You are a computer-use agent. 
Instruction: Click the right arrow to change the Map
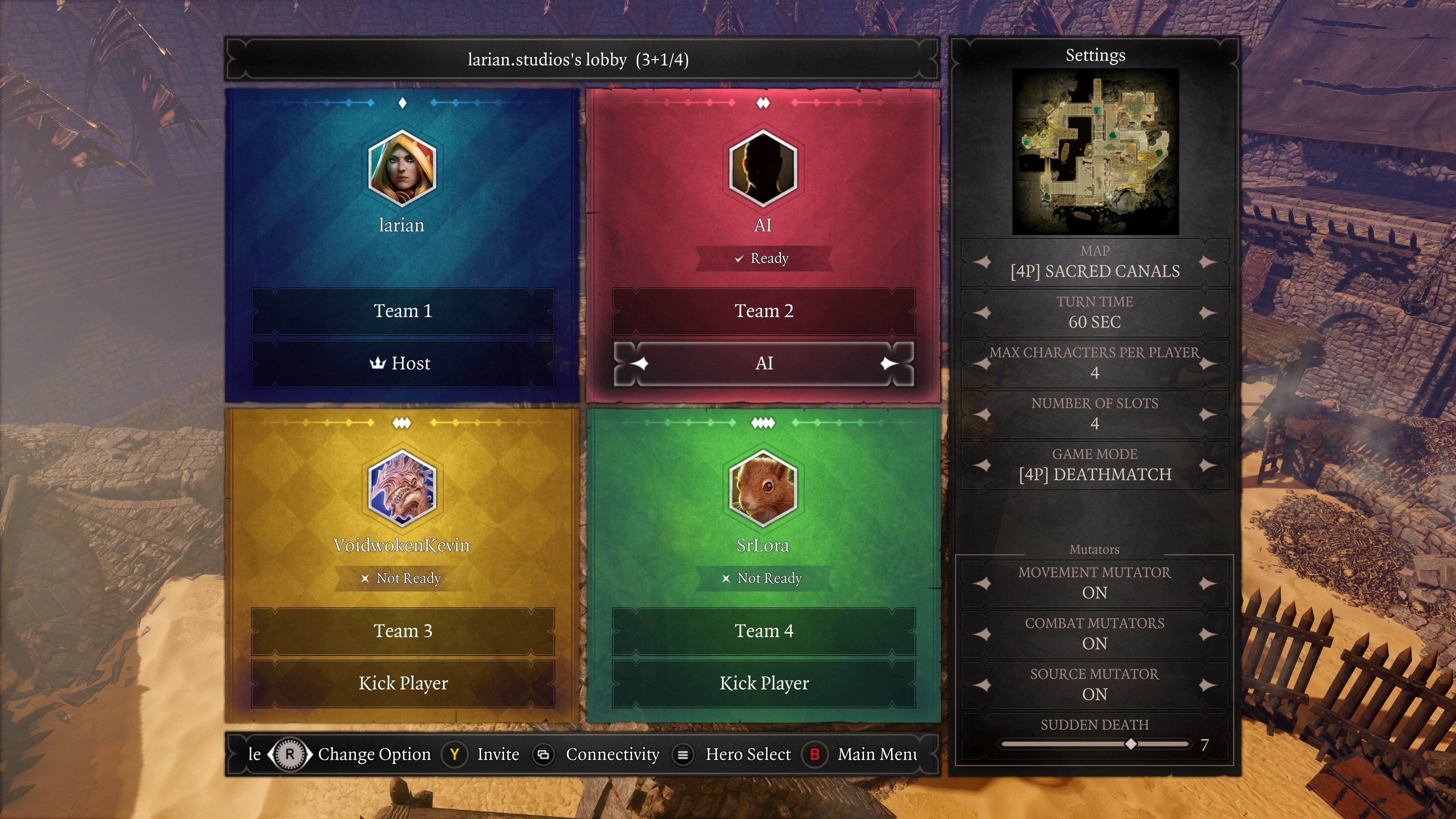[1207, 262]
